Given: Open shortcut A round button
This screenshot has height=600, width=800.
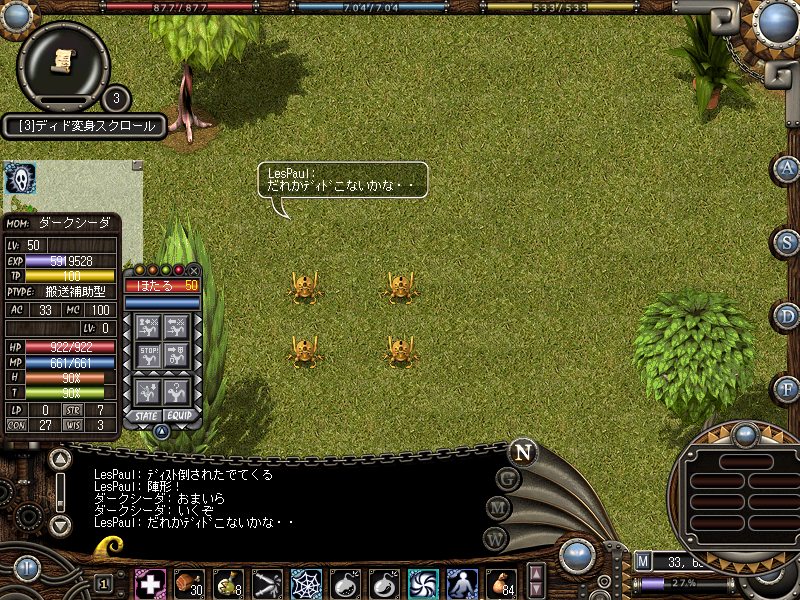Looking at the screenshot, I should (x=788, y=168).
